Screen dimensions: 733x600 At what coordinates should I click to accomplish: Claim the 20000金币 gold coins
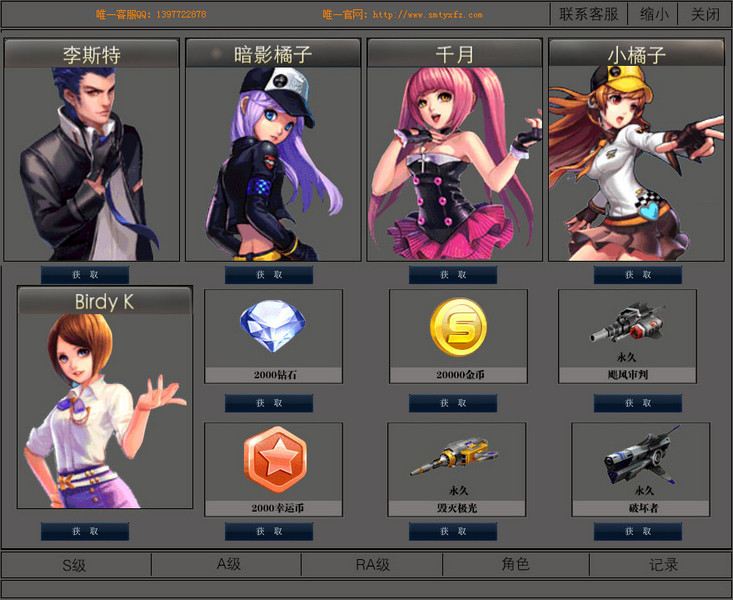tap(453, 403)
